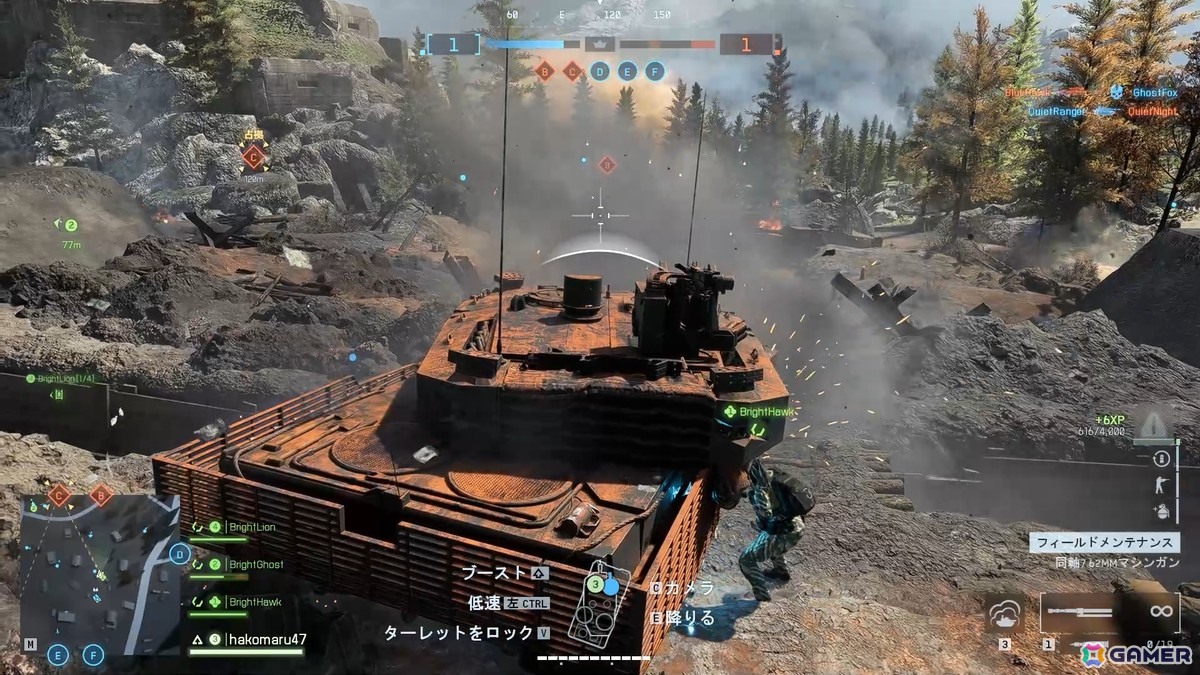This screenshot has width=1200, height=675.
Task: Select squad member BrightLion in squad list
Action: 250,527
